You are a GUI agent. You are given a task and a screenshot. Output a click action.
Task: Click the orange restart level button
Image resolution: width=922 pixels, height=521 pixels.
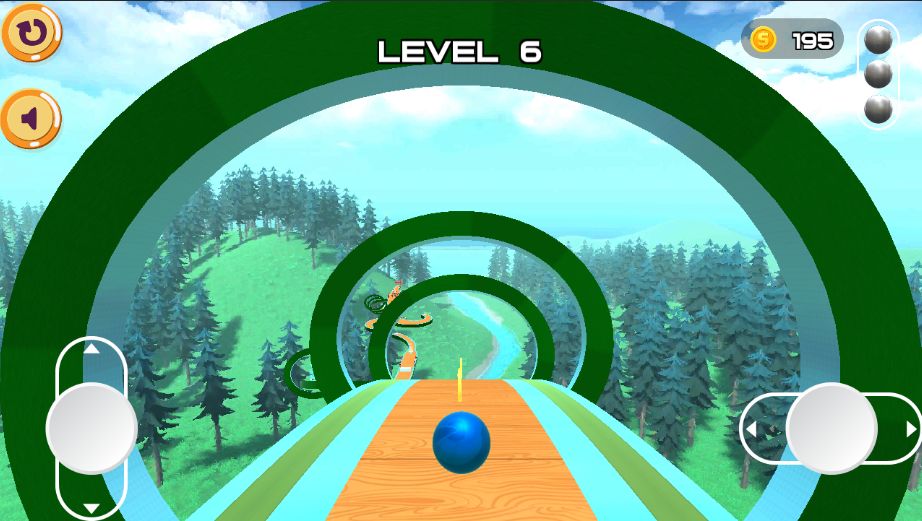tap(31, 32)
